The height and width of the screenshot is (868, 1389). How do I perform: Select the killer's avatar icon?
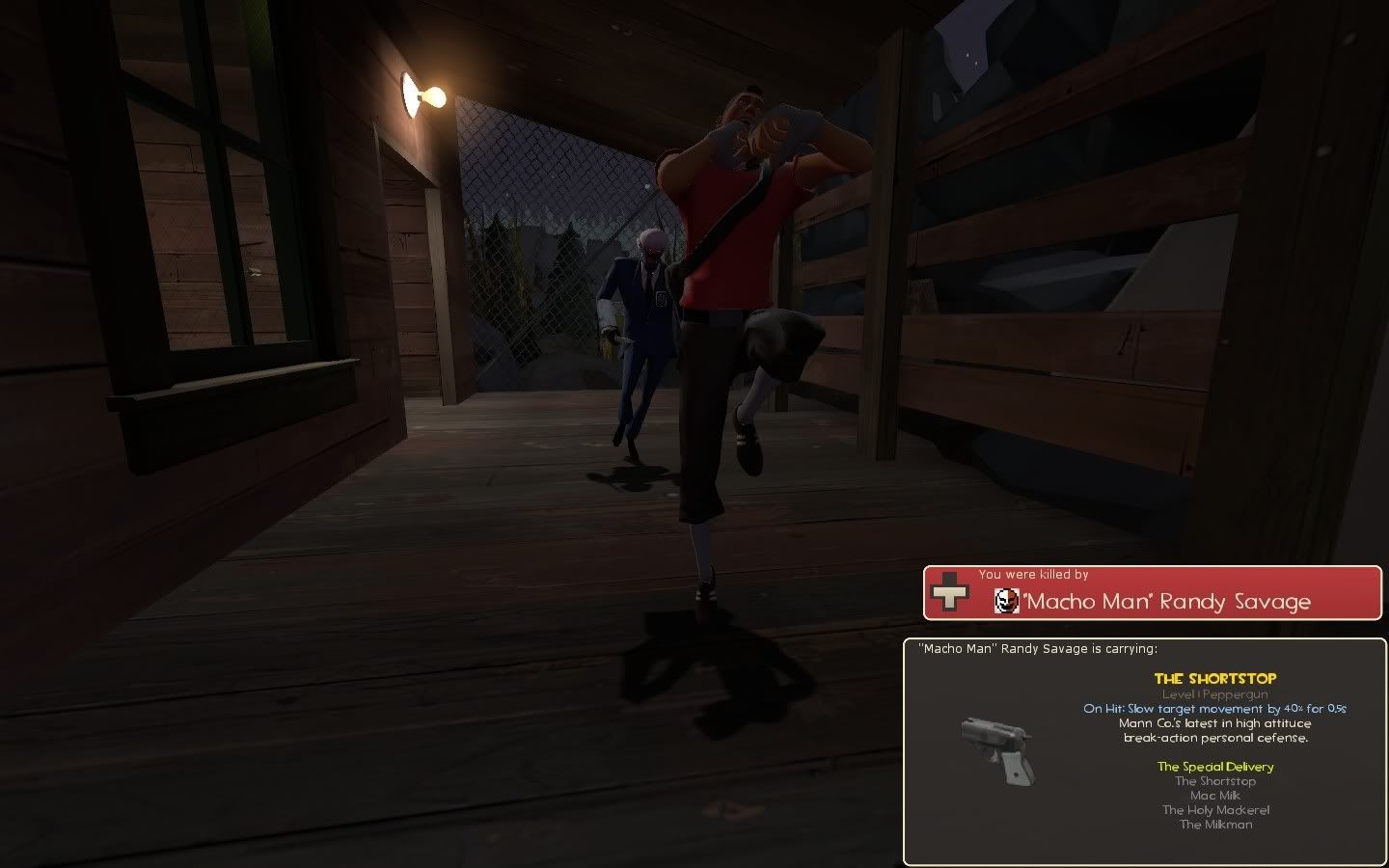[1007, 601]
